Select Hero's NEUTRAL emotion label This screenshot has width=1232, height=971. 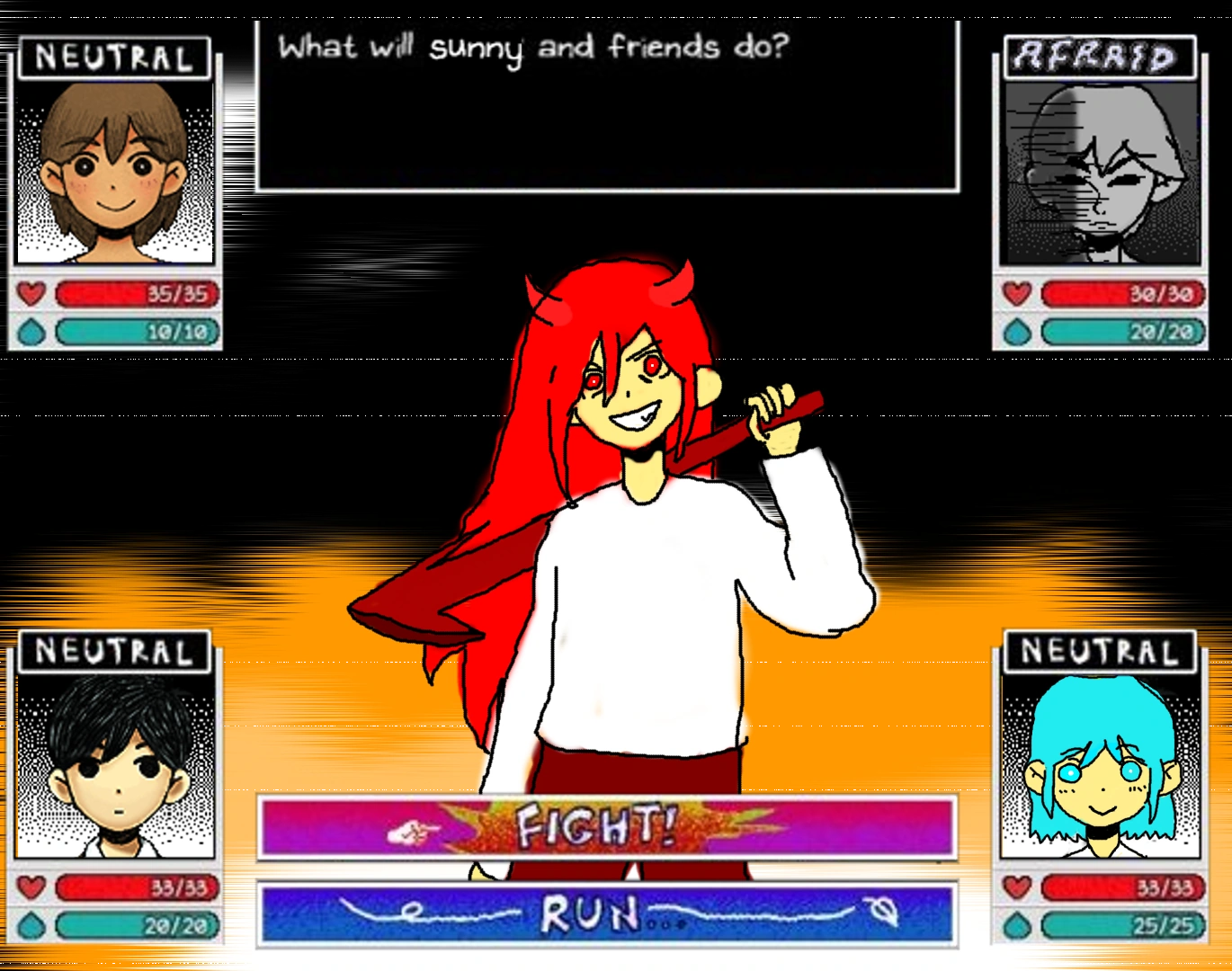click(x=112, y=56)
